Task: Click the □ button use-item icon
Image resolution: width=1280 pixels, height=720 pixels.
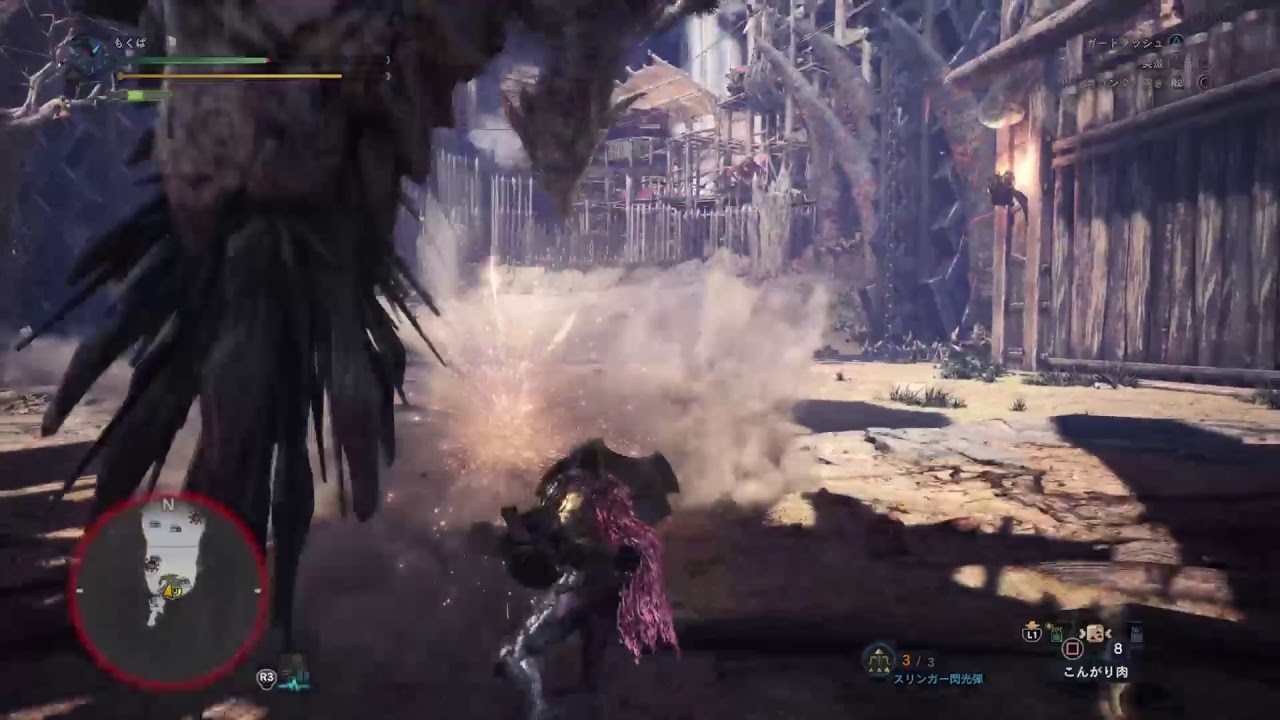Action: [1073, 648]
